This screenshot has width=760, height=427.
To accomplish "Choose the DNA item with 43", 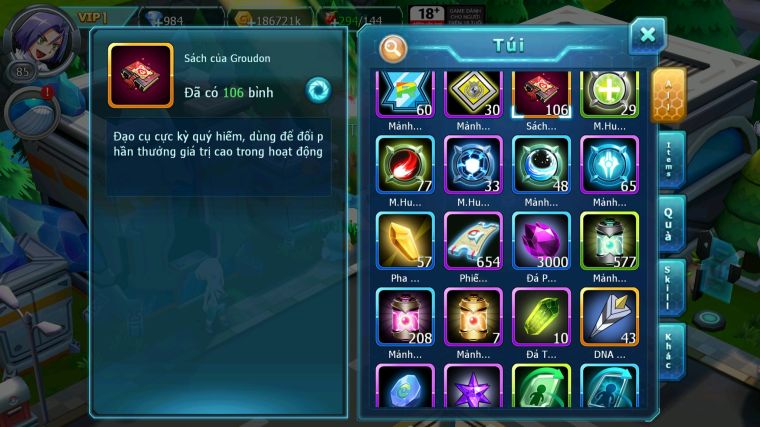I will pyautogui.click(x=608, y=316).
